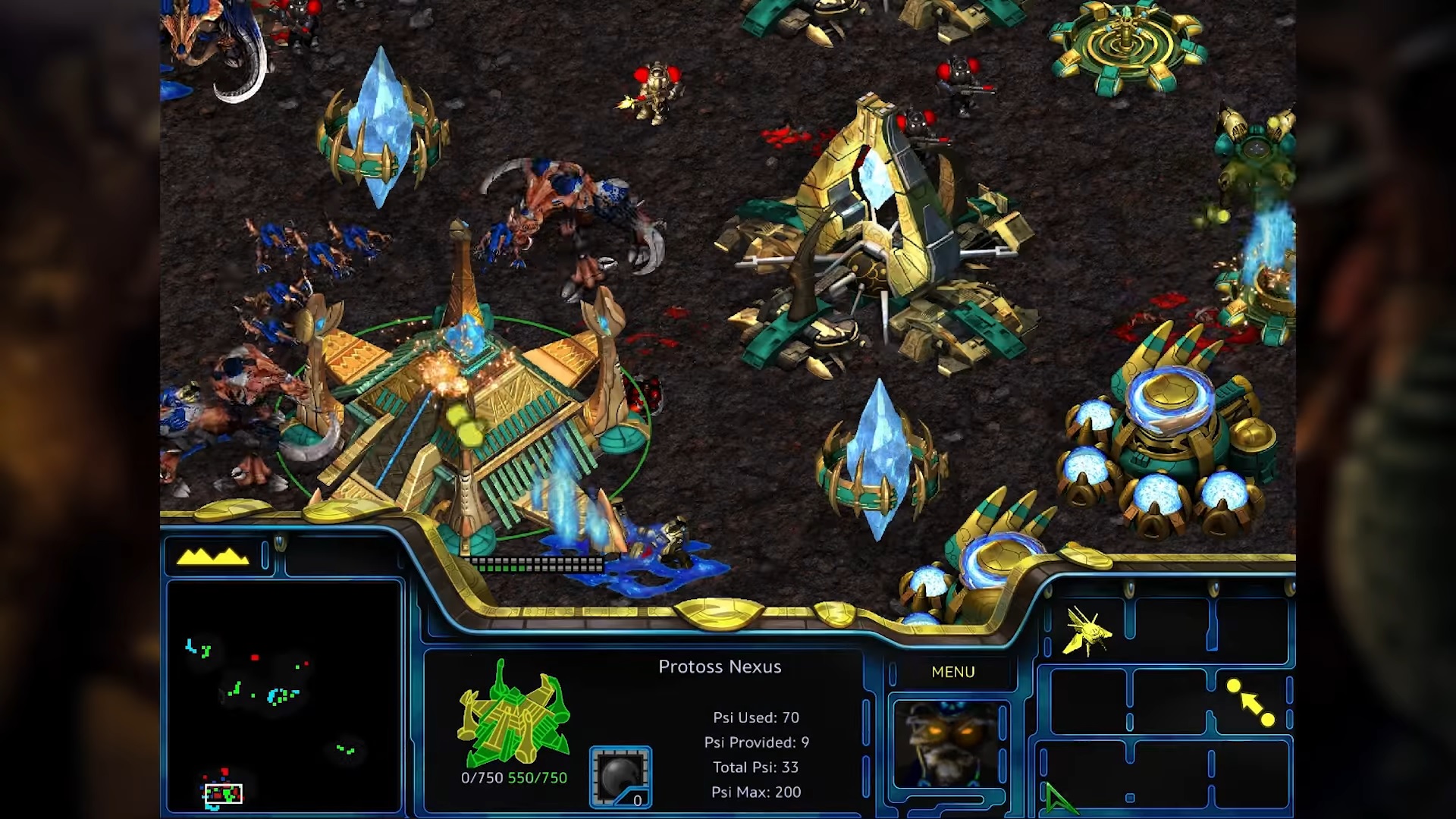Open the game MENU

(952, 672)
